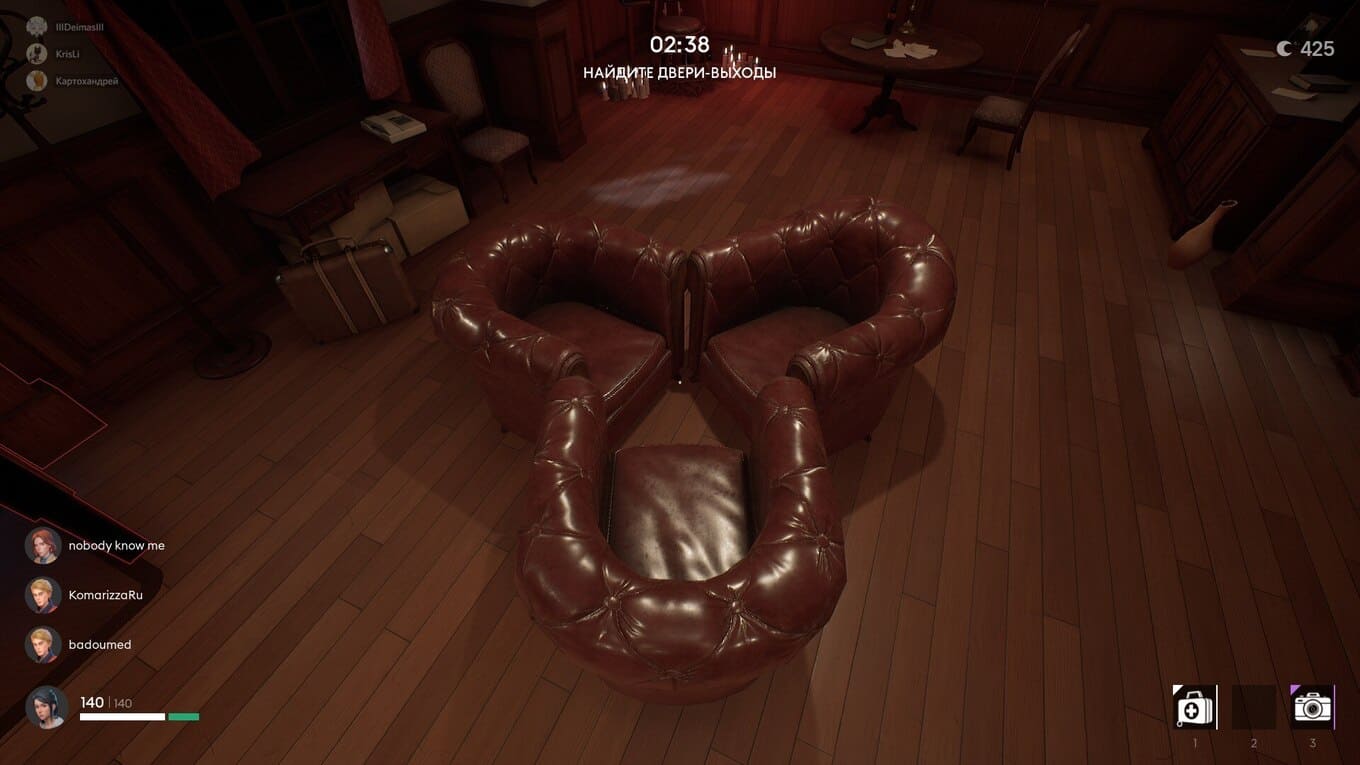Screen dimensions: 1360x765
Task: Select the camera hotbar slot
Action: [x=1312, y=707]
